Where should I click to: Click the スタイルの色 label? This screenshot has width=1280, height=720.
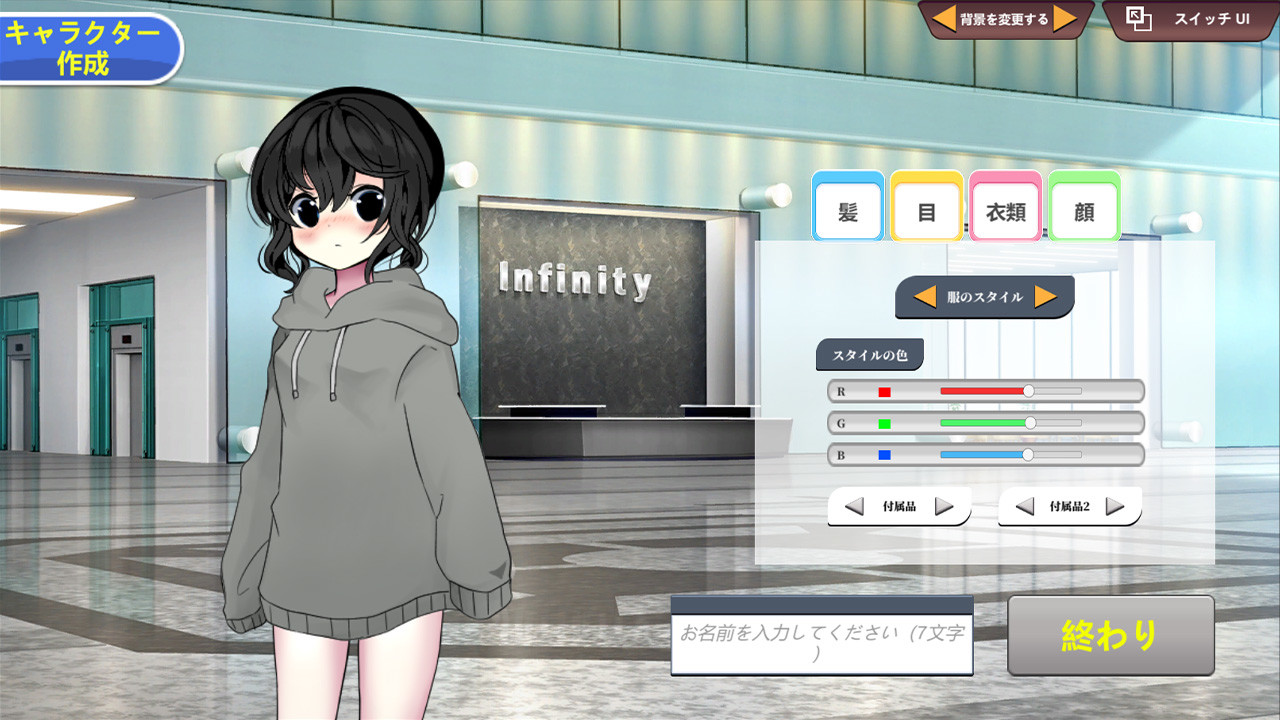click(872, 354)
